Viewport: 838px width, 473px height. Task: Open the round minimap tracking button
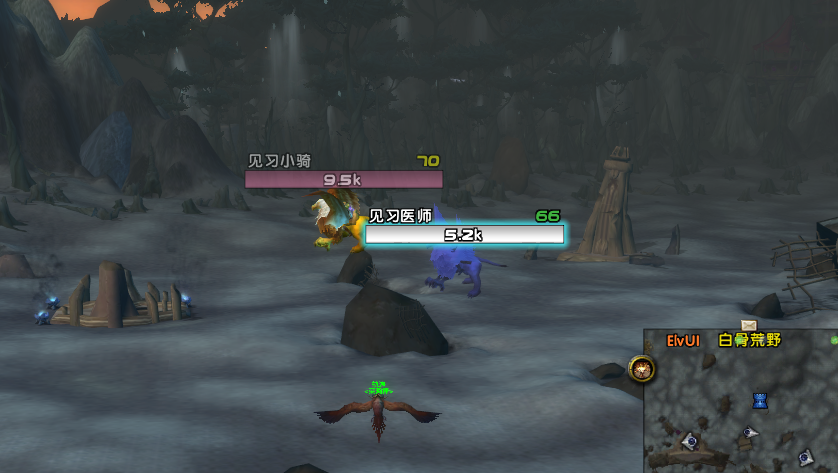click(640, 369)
